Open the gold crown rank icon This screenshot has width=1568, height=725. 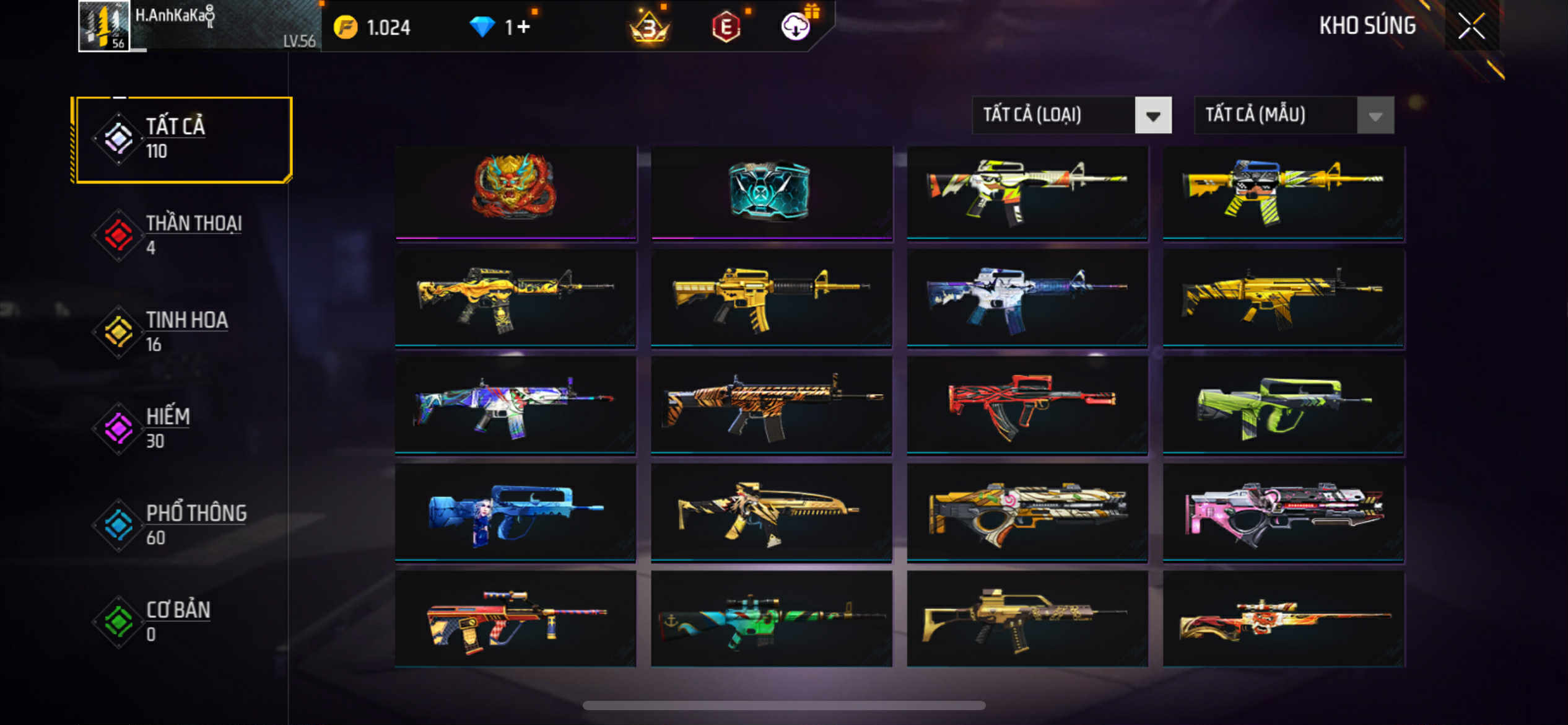tap(648, 27)
